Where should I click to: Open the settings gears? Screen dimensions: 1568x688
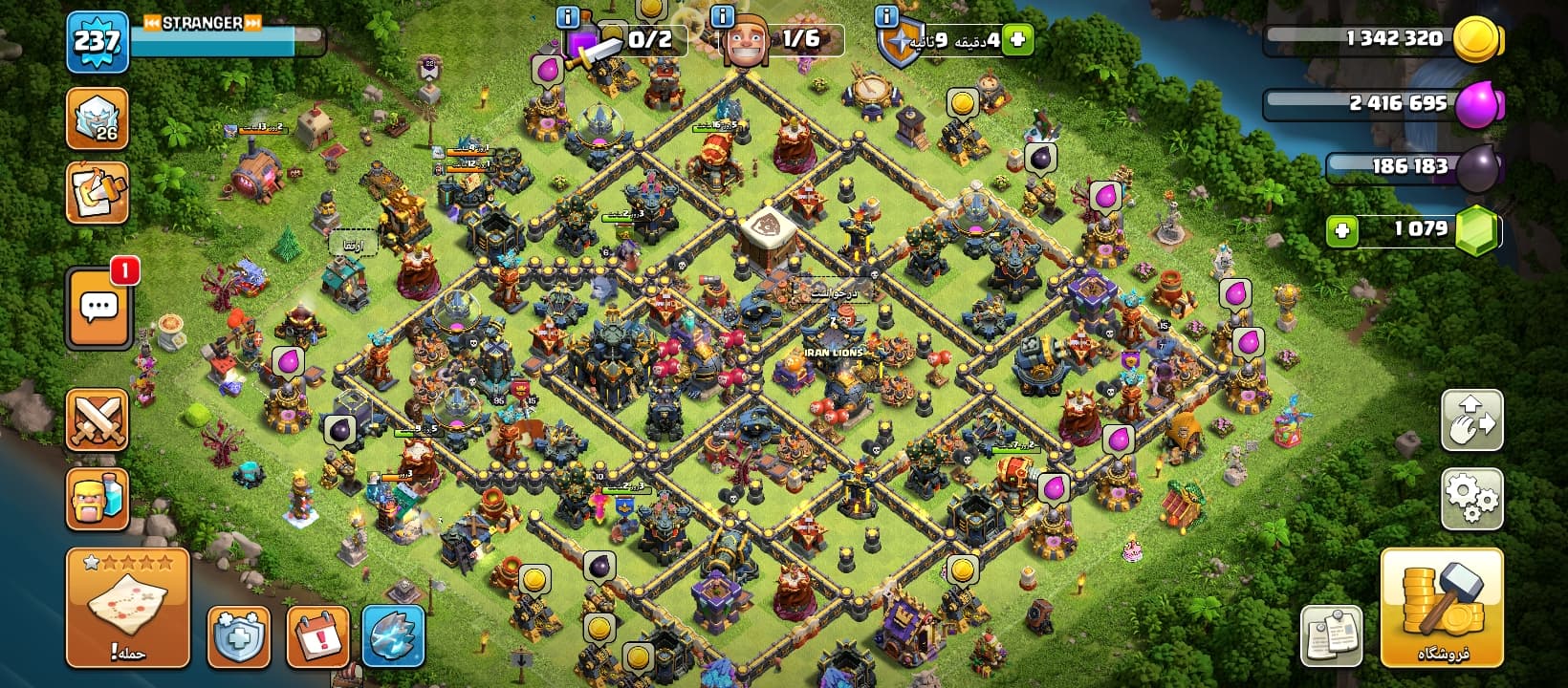[x=1471, y=497]
